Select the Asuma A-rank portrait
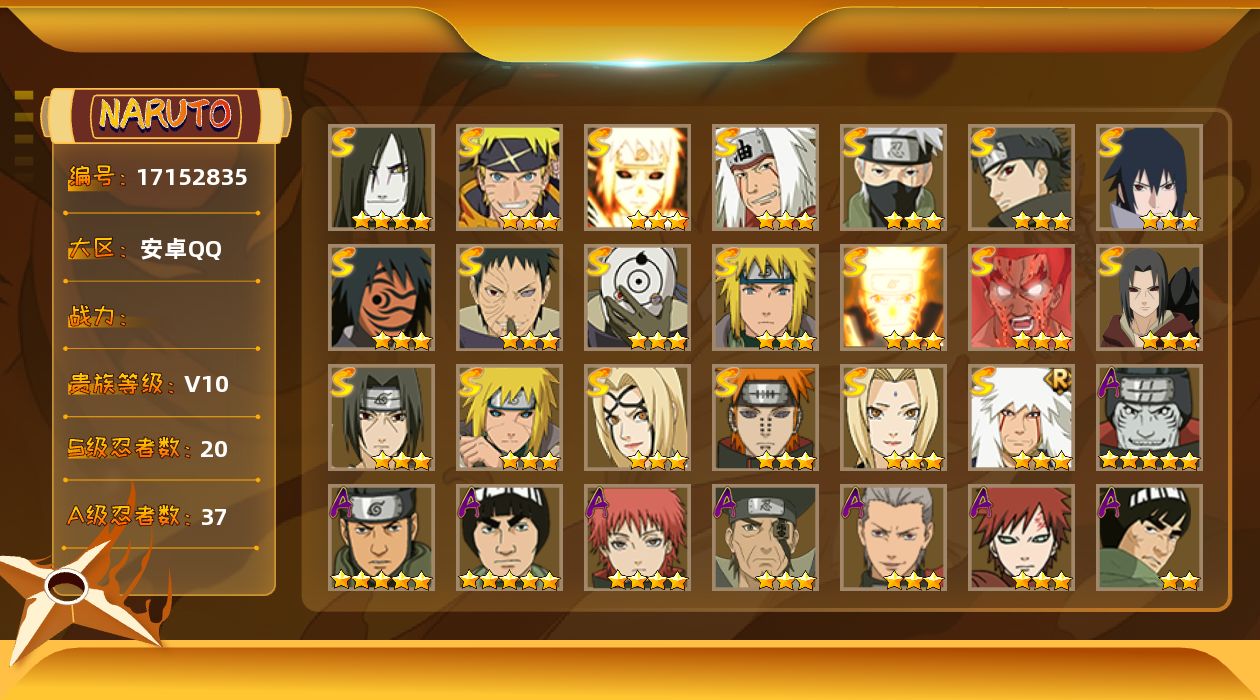Image resolution: width=1260 pixels, height=700 pixels. 381,537
